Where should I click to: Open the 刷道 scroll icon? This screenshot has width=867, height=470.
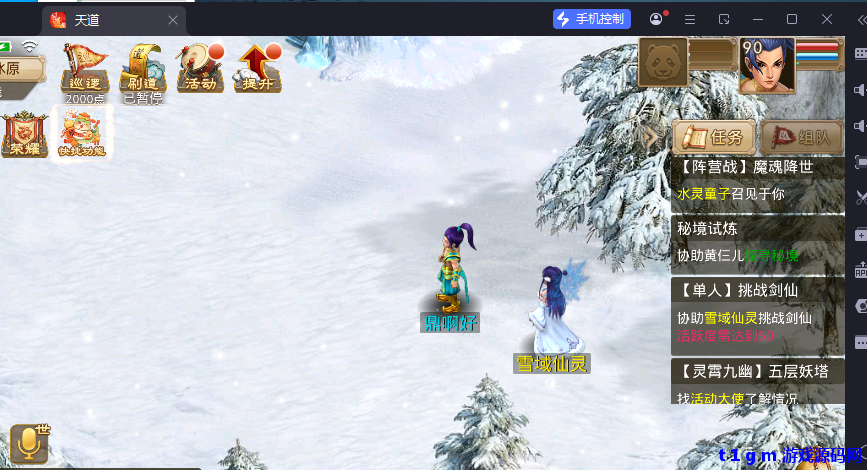click(142, 70)
